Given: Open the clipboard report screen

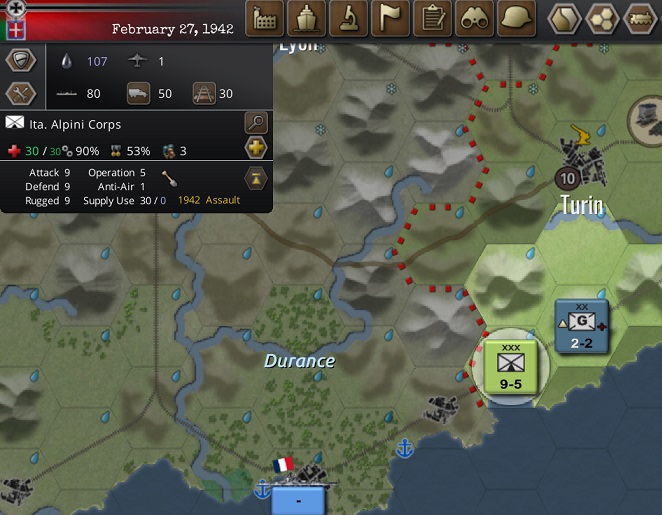Looking at the screenshot, I should [x=433, y=18].
